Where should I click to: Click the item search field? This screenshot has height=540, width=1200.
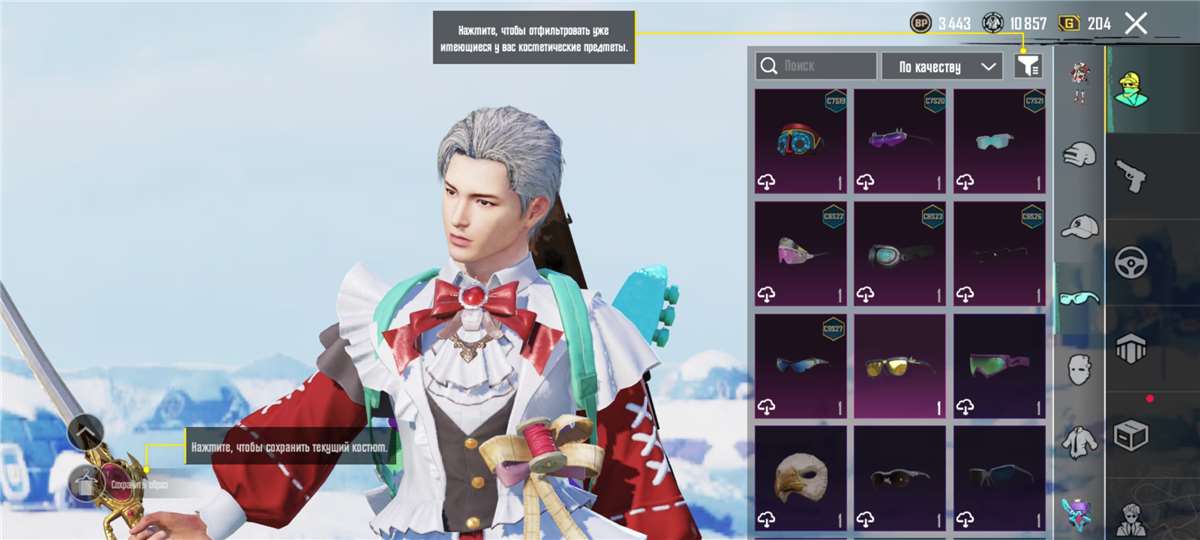(x=816, y=66)
